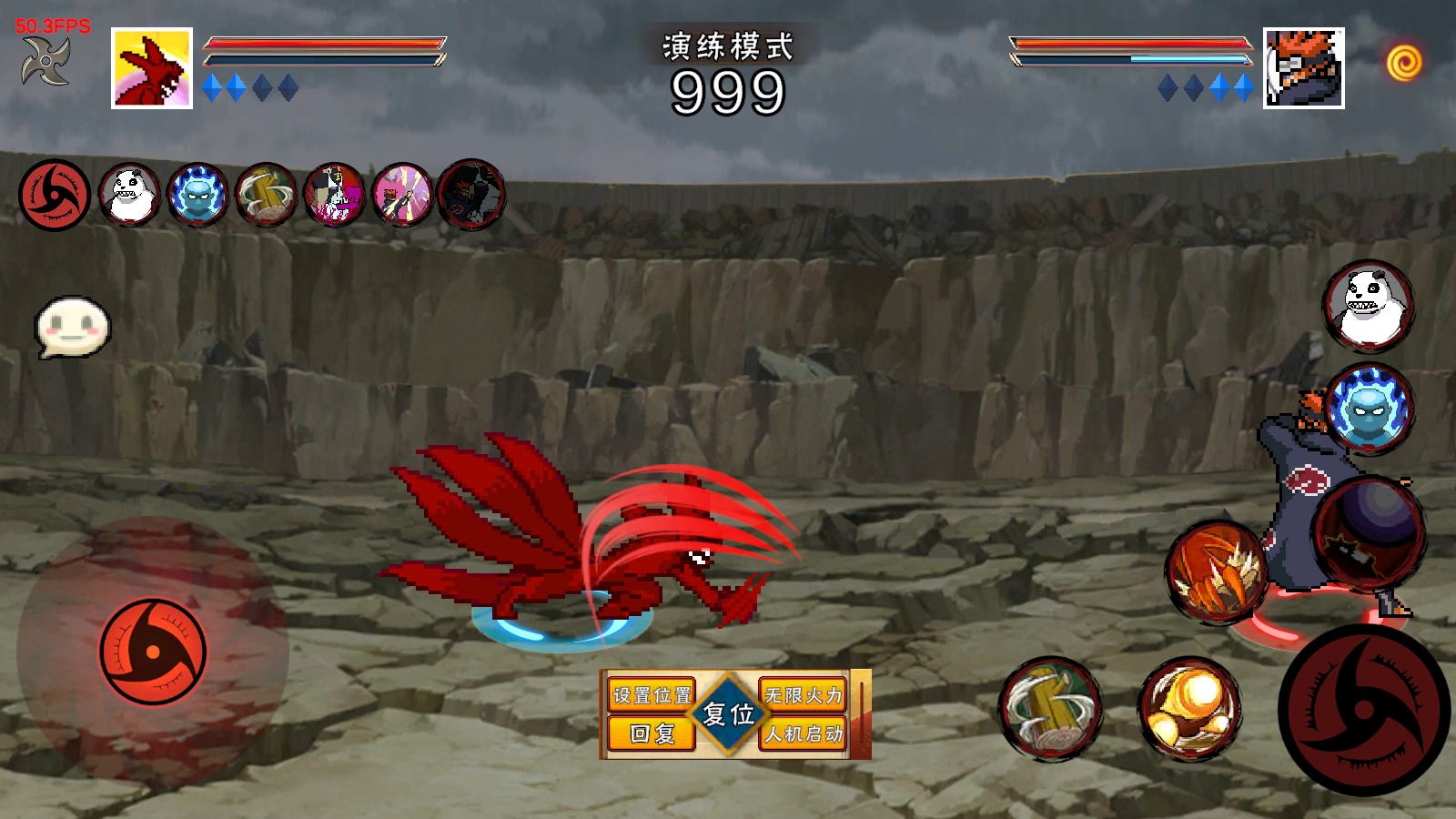Use the orange claw slash skill

[x=1217, y=572]
